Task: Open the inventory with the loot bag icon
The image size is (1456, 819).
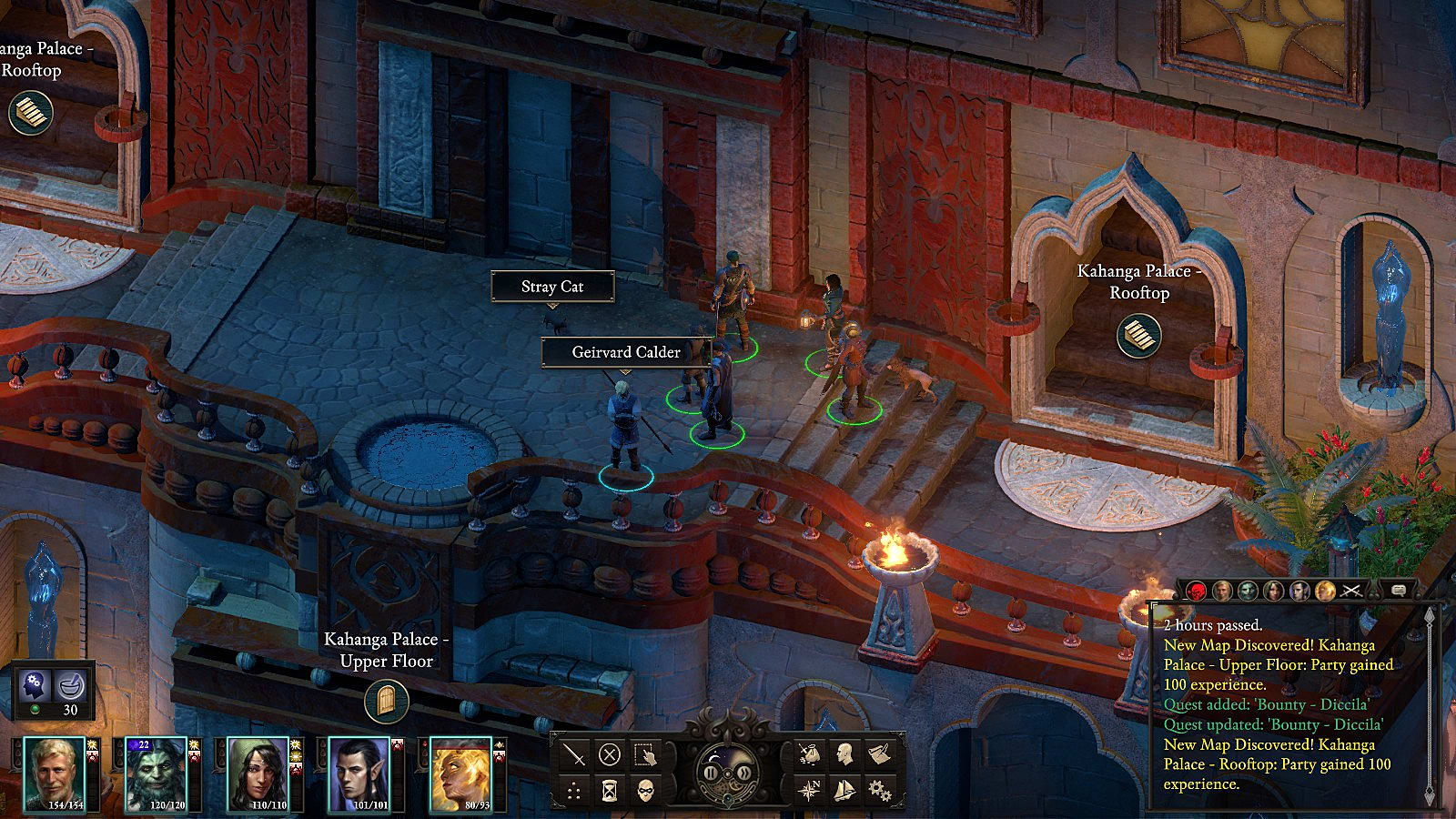Action: pos(809,754)
